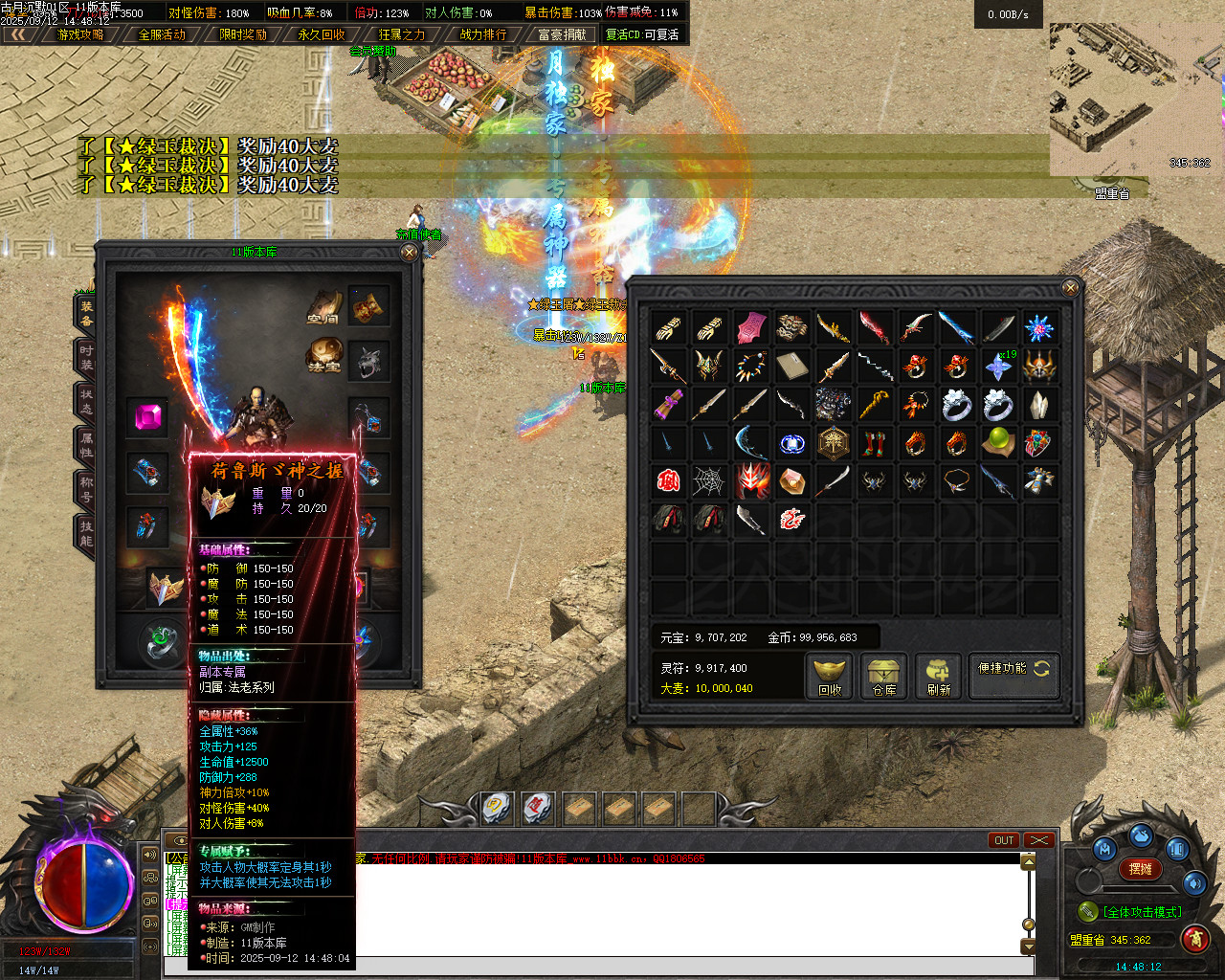1225x980 pixels.
Task: Close the character equipment panel
Action: tap(409, 253)
